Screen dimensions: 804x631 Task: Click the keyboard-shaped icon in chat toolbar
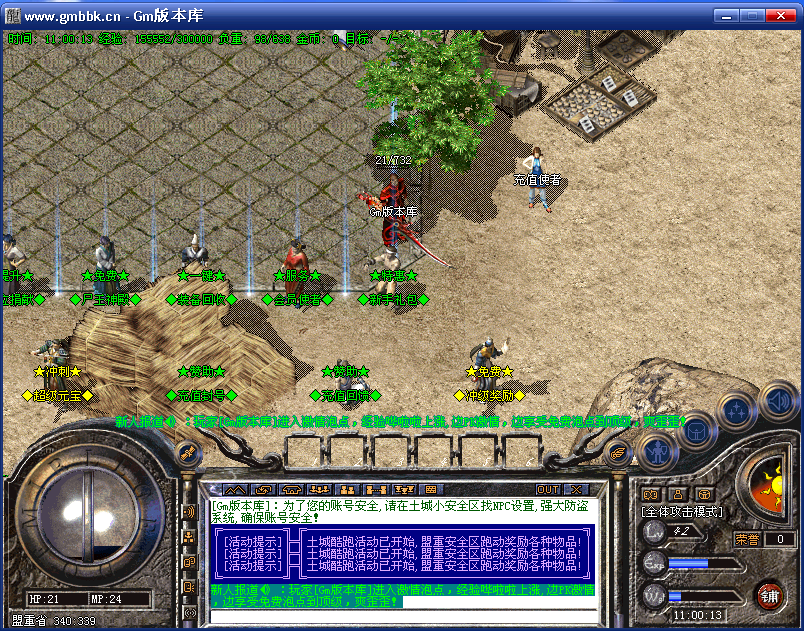coord(432,489)
